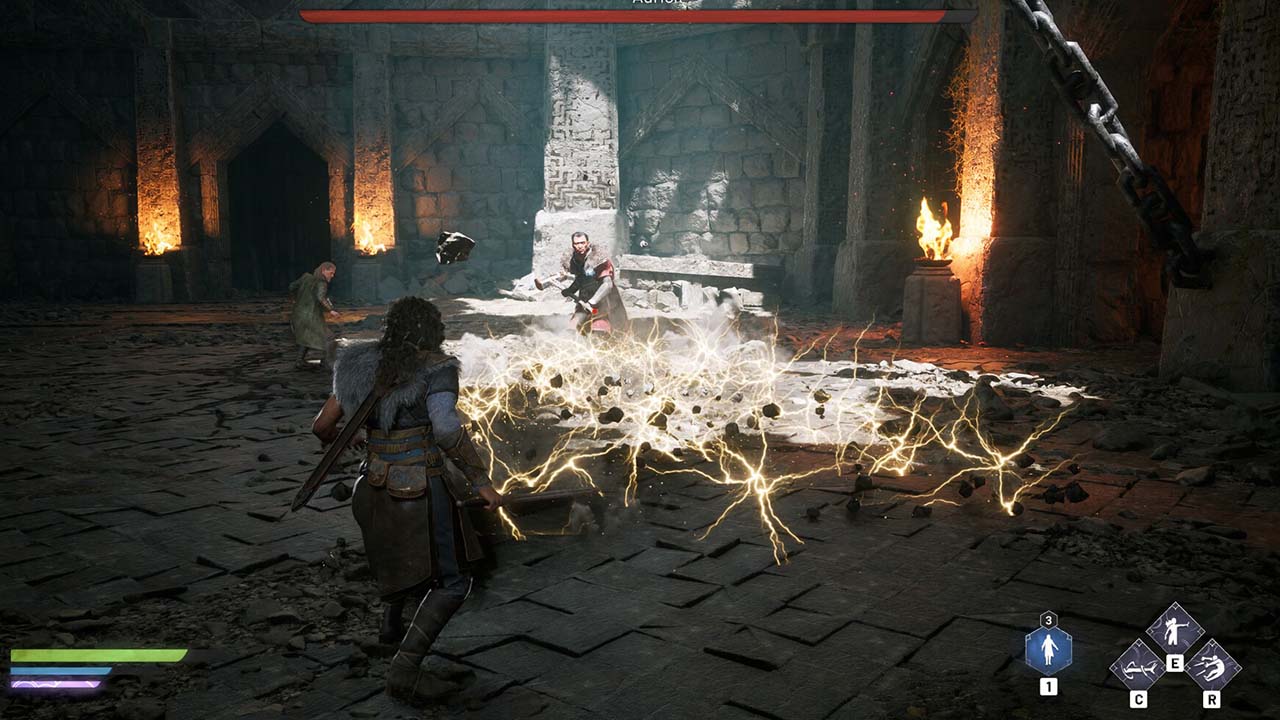Activate the leaping dash ability icon
Image resolution: width=1280 pixels, height=720 pixels.
(1212, 664)
